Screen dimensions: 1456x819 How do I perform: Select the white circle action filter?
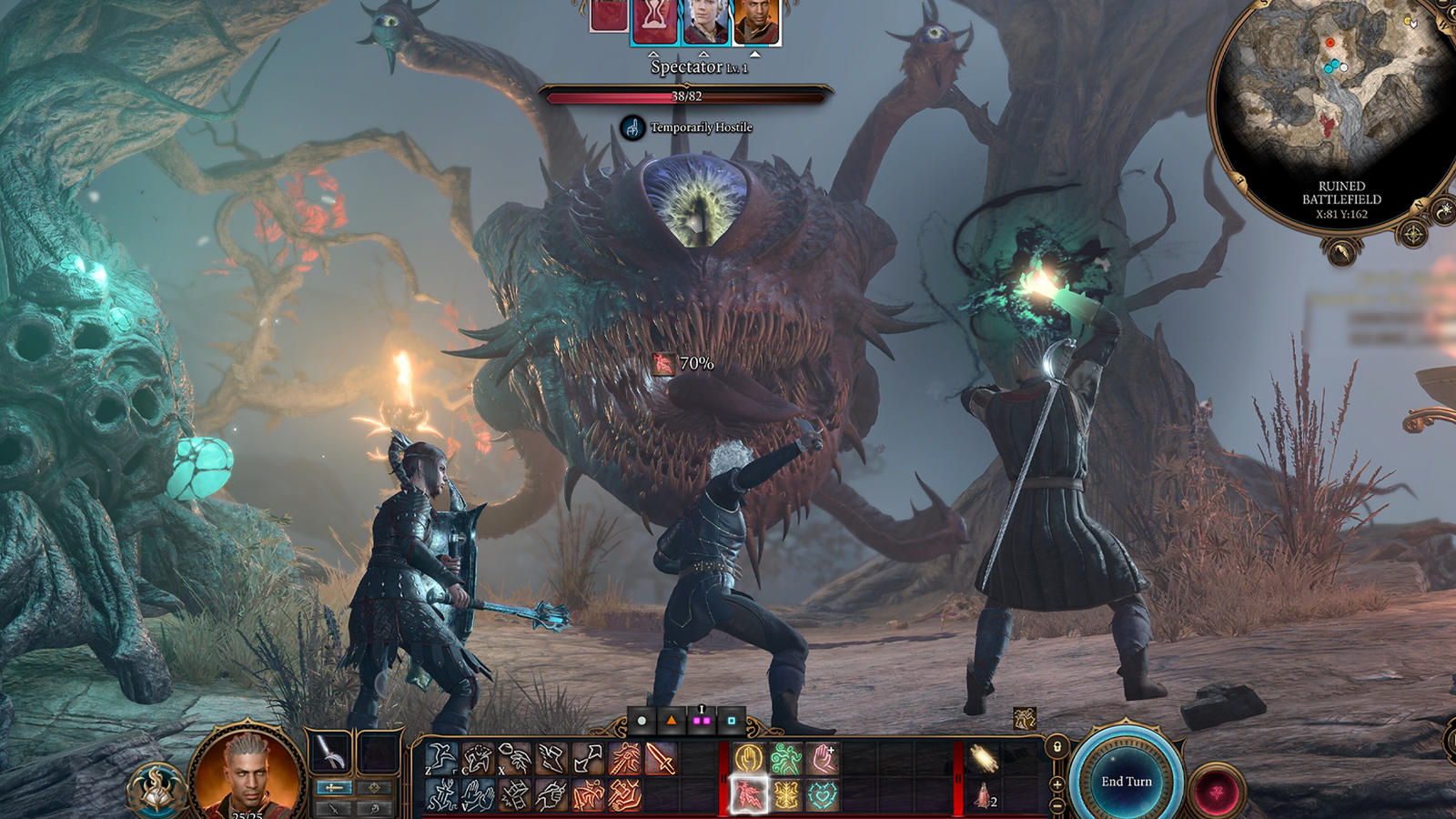click(x=642, y=721)
